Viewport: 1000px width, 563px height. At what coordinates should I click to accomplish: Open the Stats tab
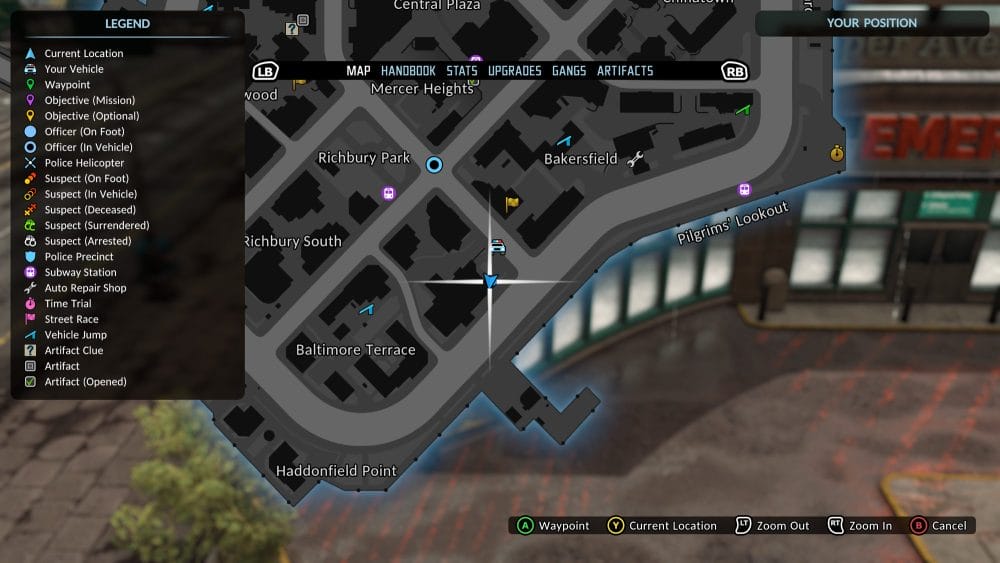(x=462, y=71)
